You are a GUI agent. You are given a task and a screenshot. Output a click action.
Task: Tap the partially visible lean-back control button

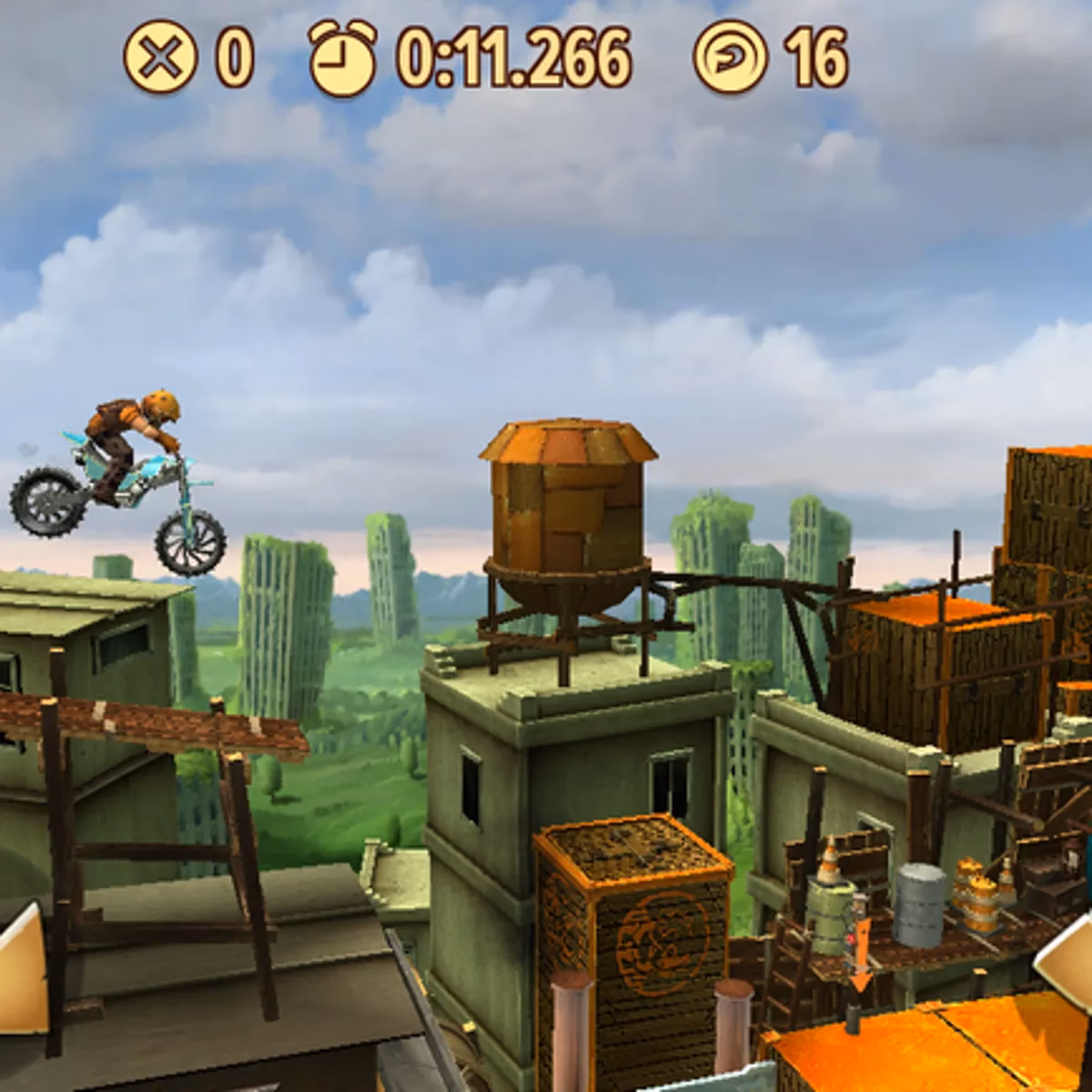[22, 967]
